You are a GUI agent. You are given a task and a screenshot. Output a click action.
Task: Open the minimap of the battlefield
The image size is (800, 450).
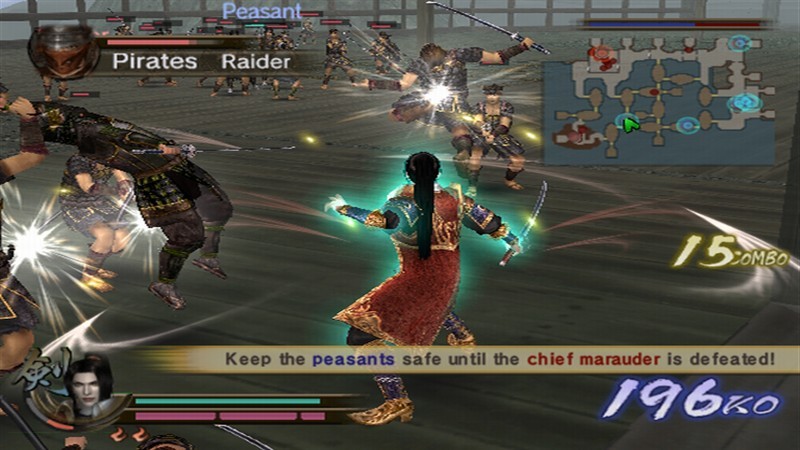658,98
